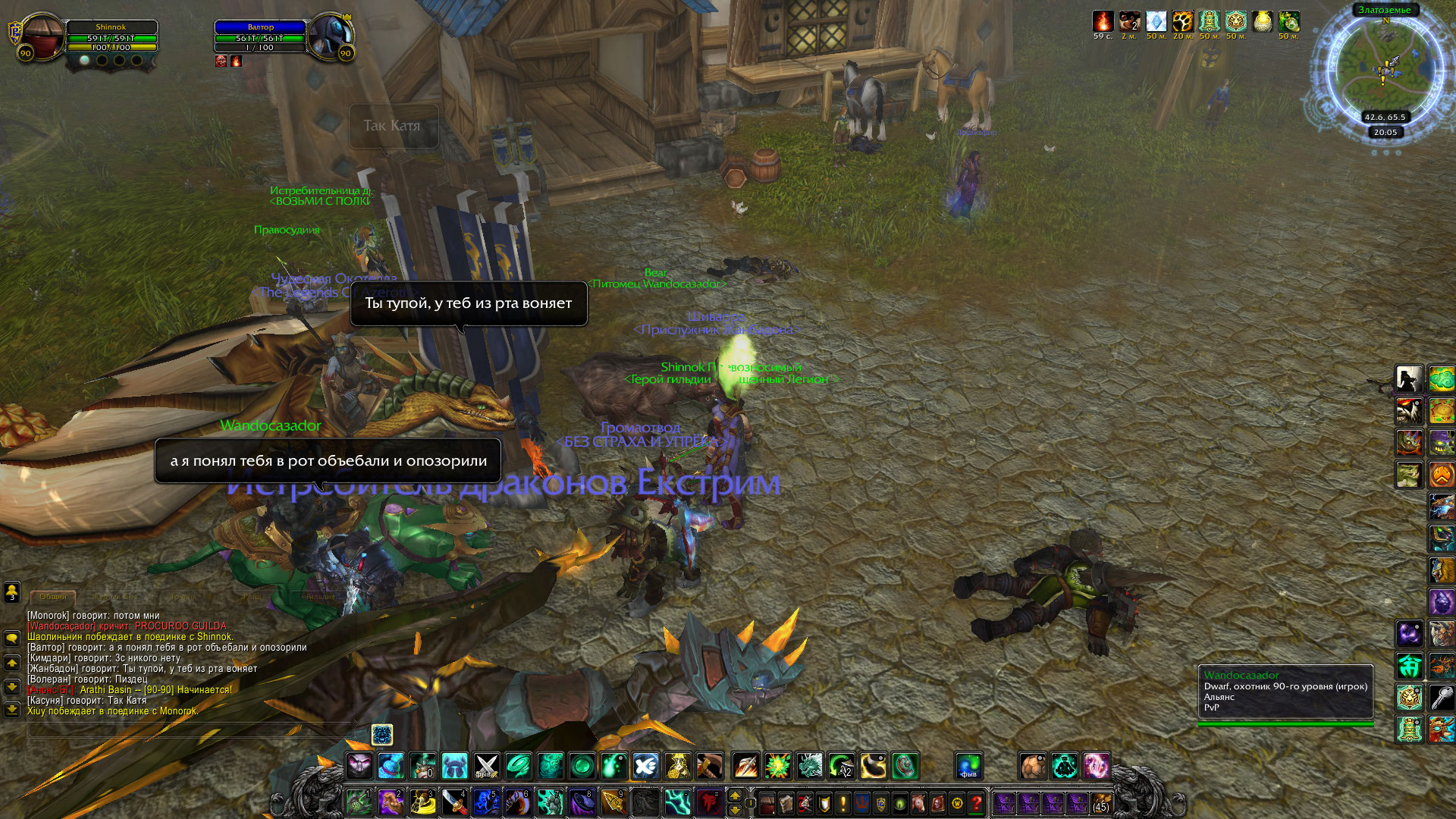Image resolution: width=1456 pixels, height=819 pixels.
Task: Activate the crossed swords ability
Action: (486, 766)
